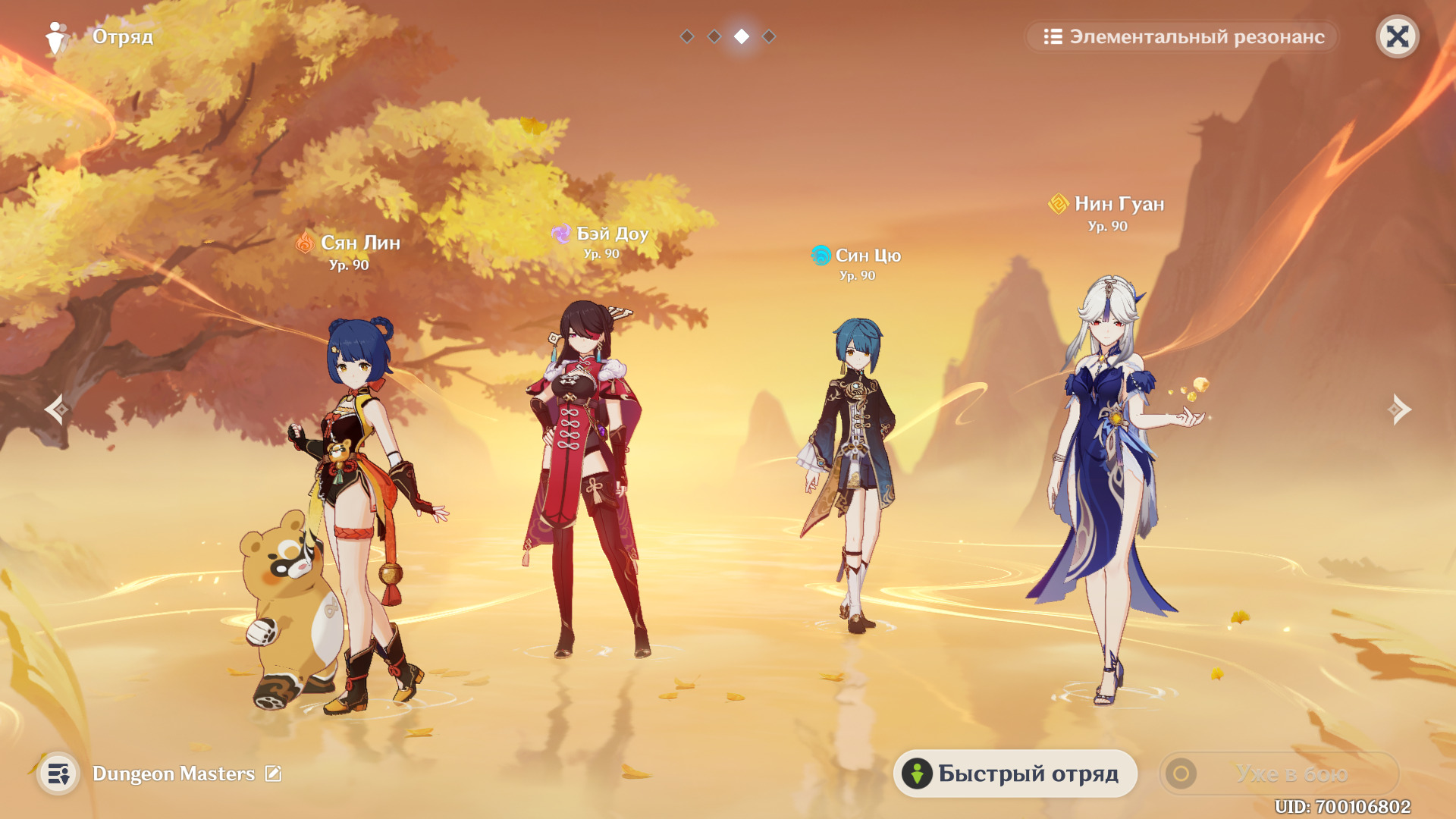This screenshot has width=1456, height=819.
Task: Select the fourth party page dot
Action: tap(769, 36)
